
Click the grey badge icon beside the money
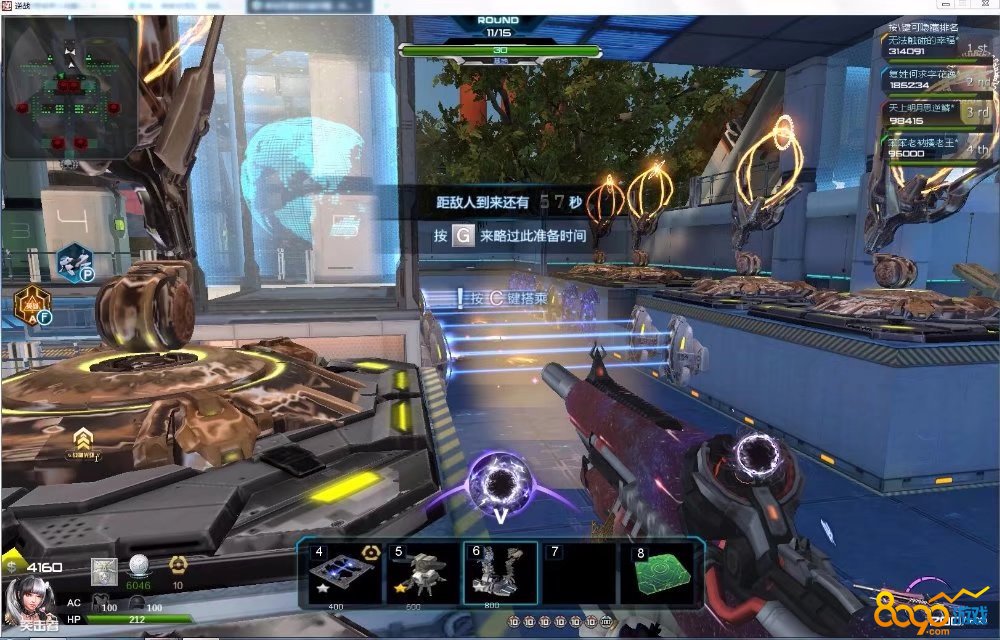click(103, 571)
